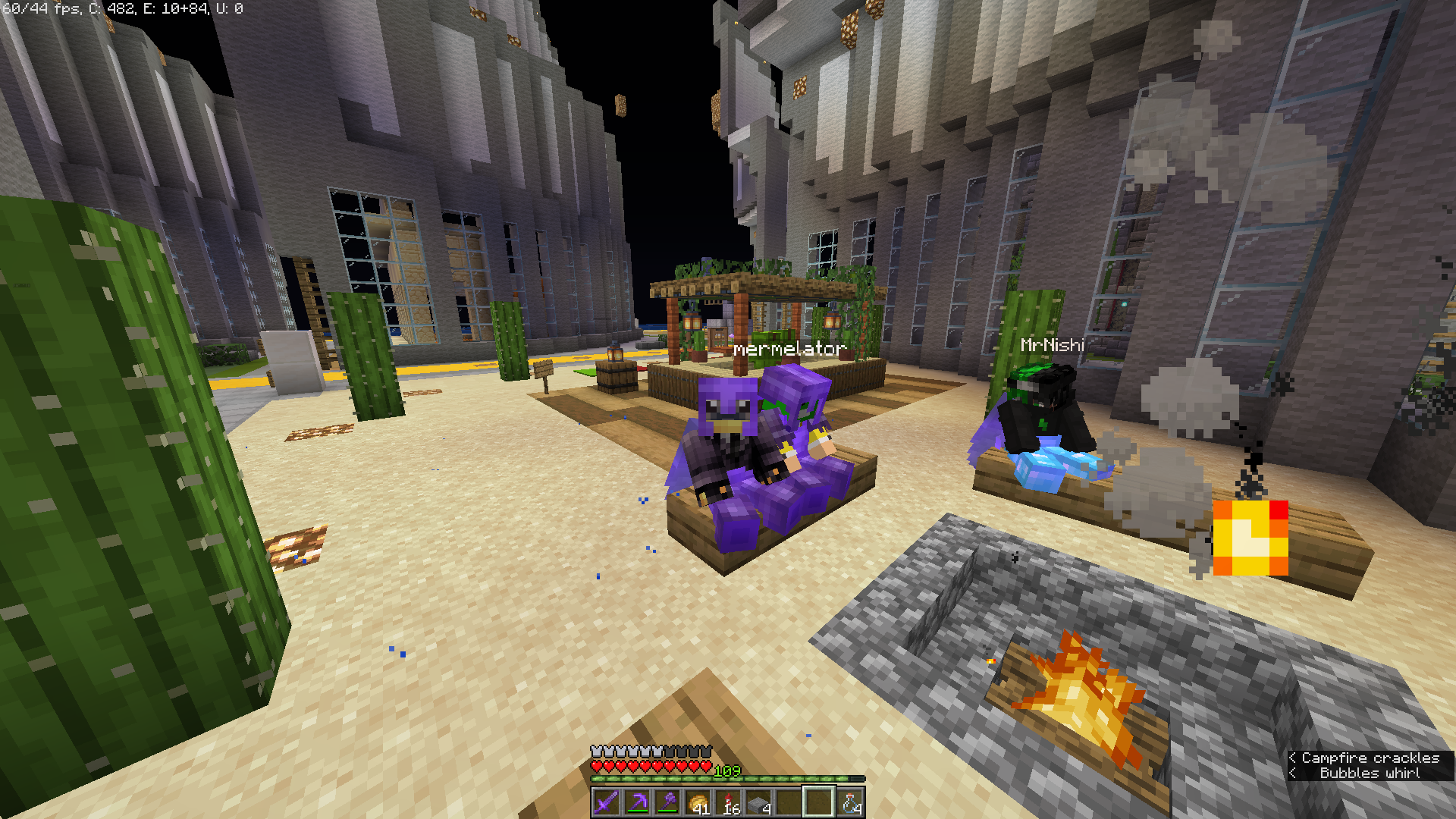Pick the food stack of 41
Image resolution: width=1456 pixels, height=819 pixels.
(x=697, y=802)
